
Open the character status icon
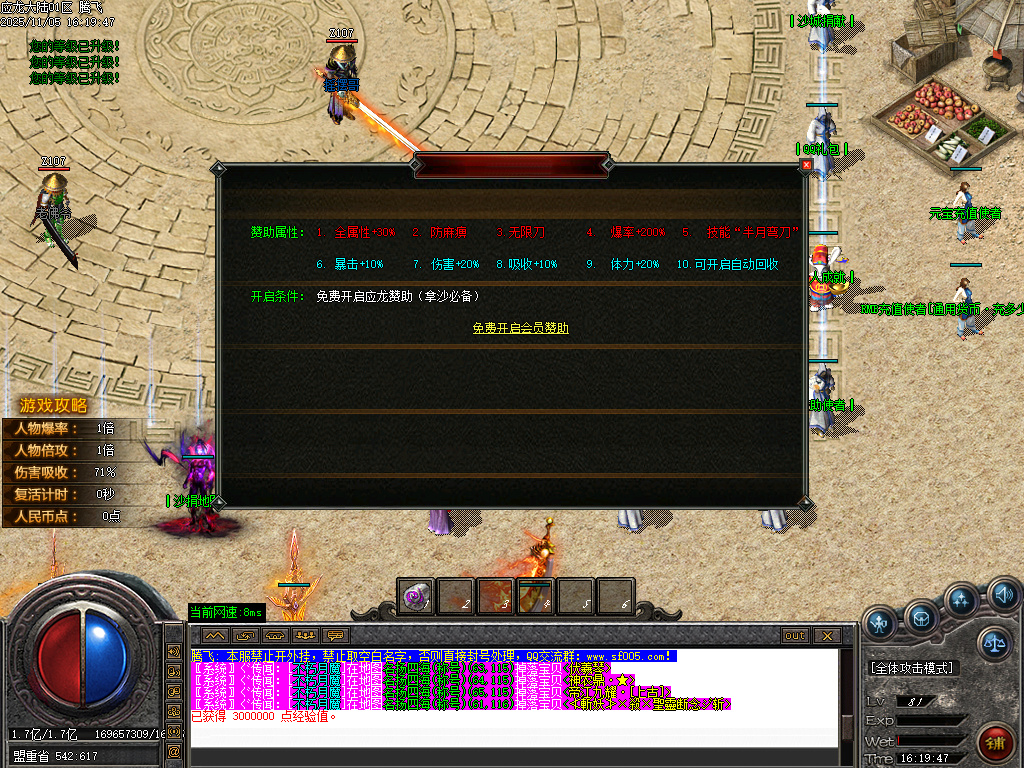(879, 623)
